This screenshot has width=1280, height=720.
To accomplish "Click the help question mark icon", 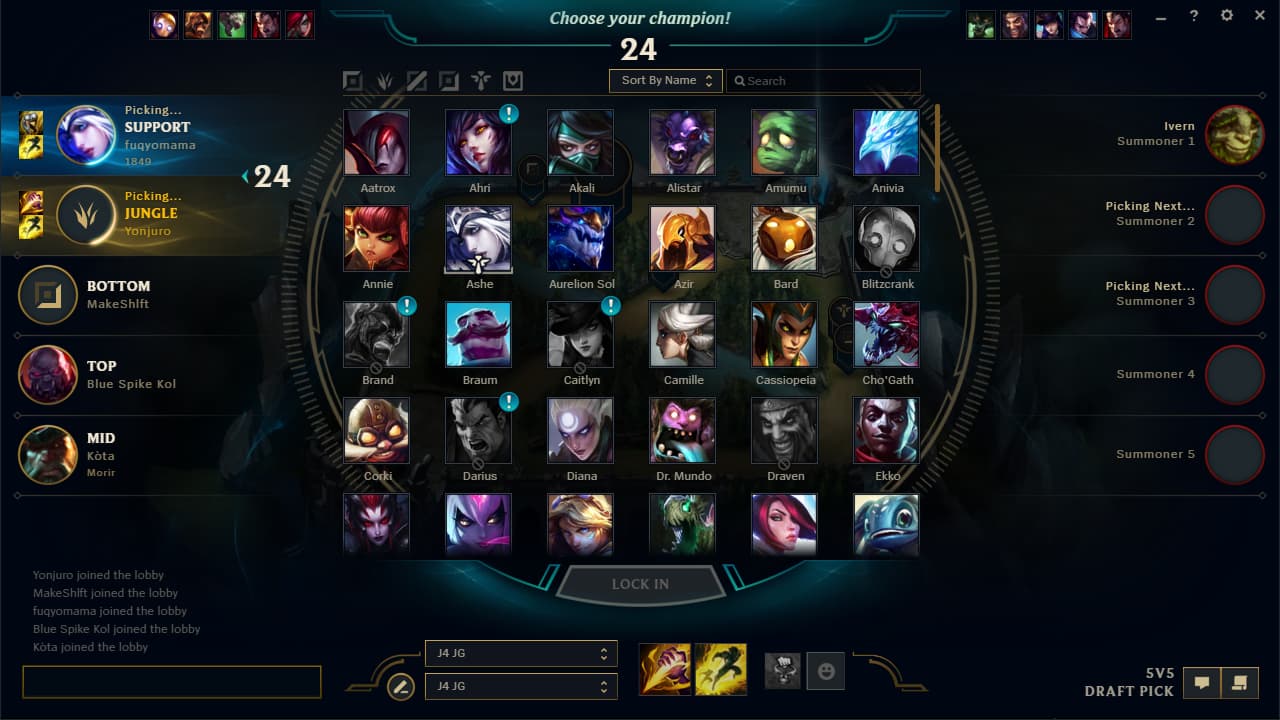I will click(1193, 15).
